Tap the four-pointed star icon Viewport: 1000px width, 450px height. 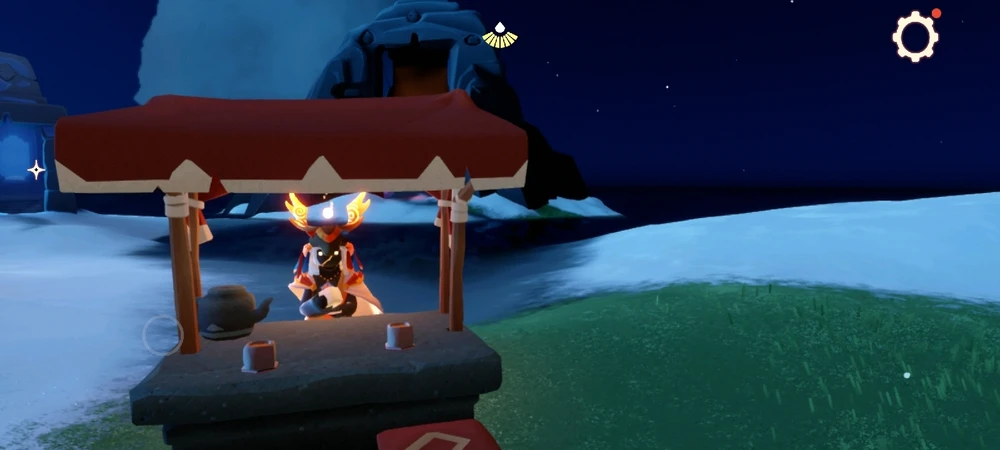pyautogui.click(x=36, y=170)
